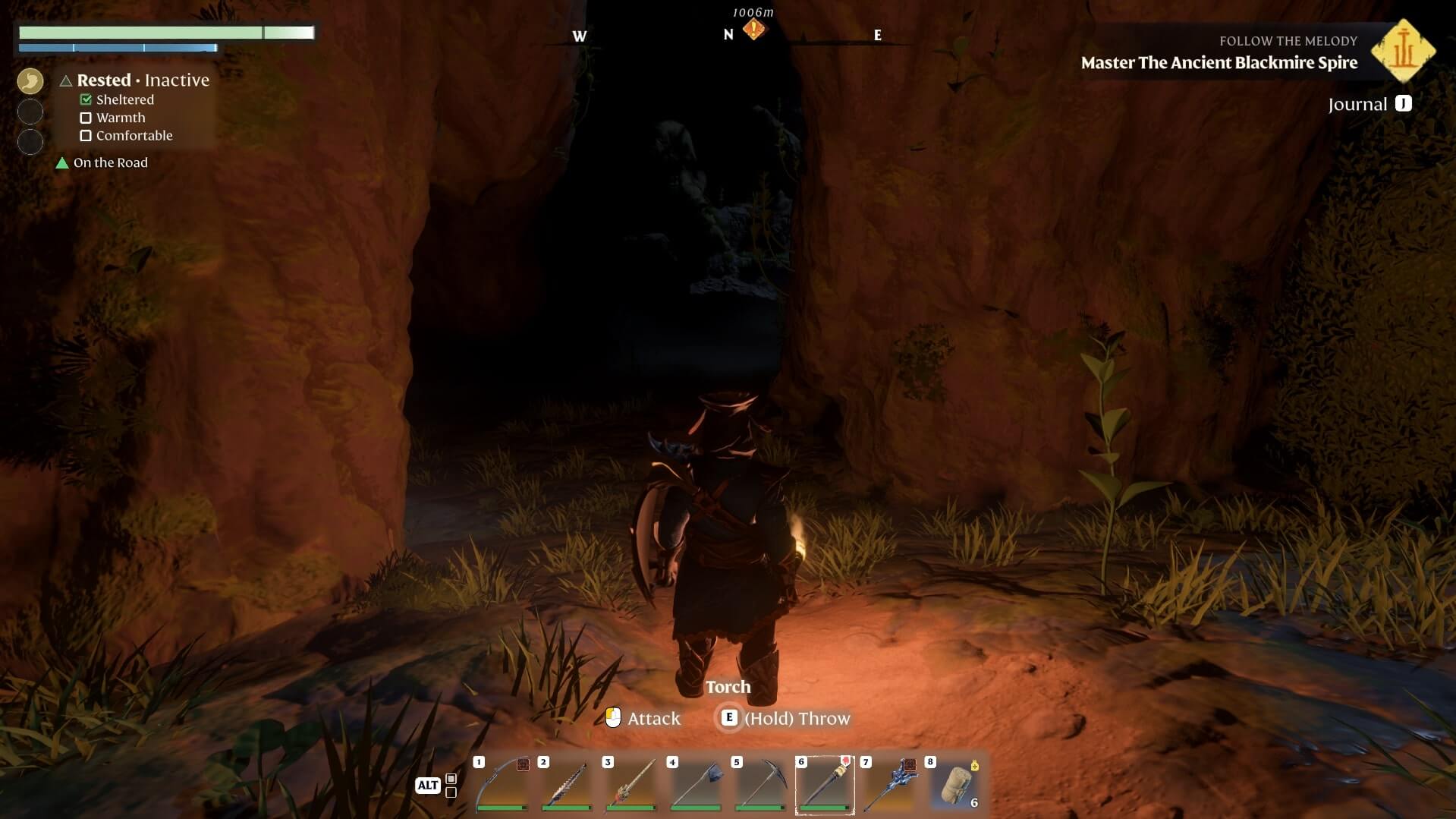Screen dimensions: 1456x819
Task: Select the torch in hotbar slot 6
Action: pos(825,785)
